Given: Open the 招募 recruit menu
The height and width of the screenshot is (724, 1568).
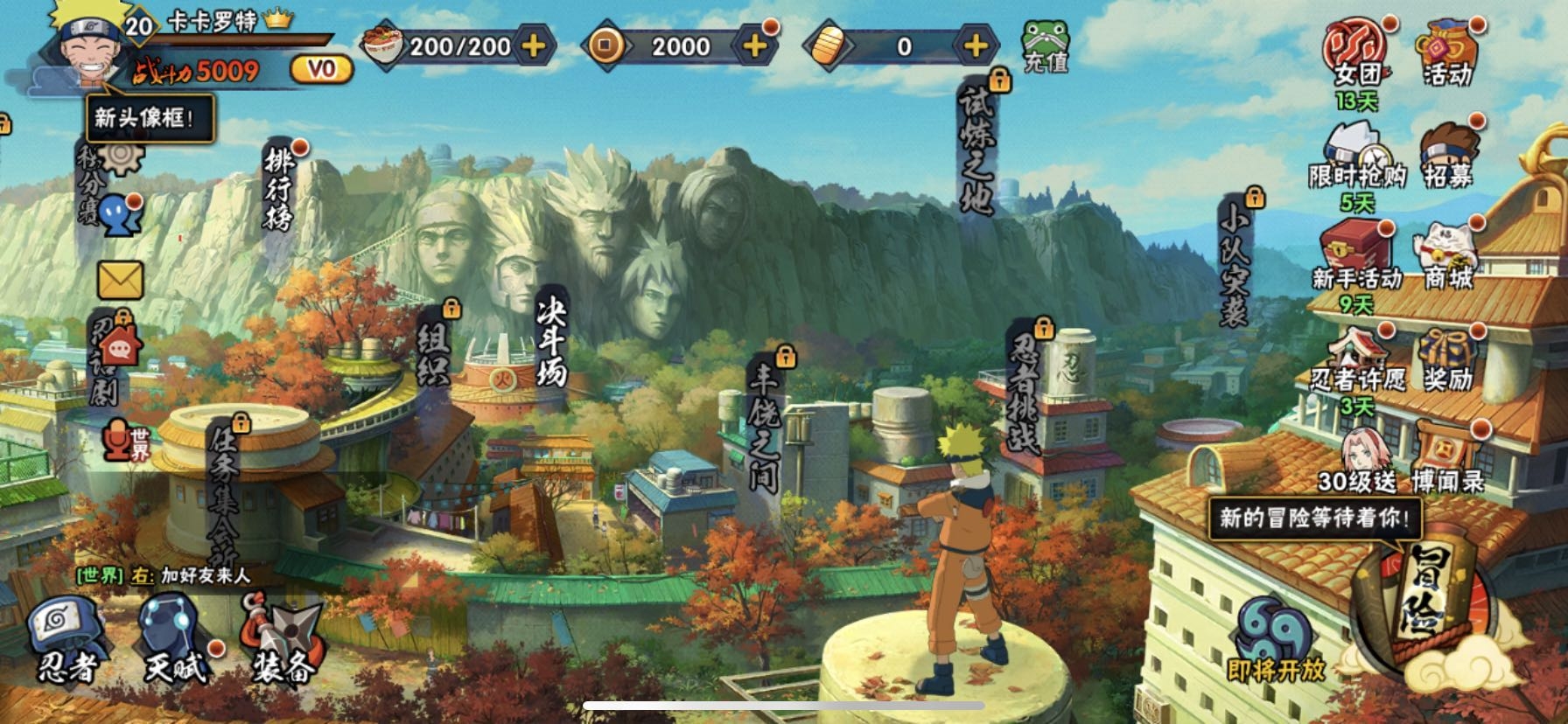Looking at the screenshot, I should click(1448, 157).
